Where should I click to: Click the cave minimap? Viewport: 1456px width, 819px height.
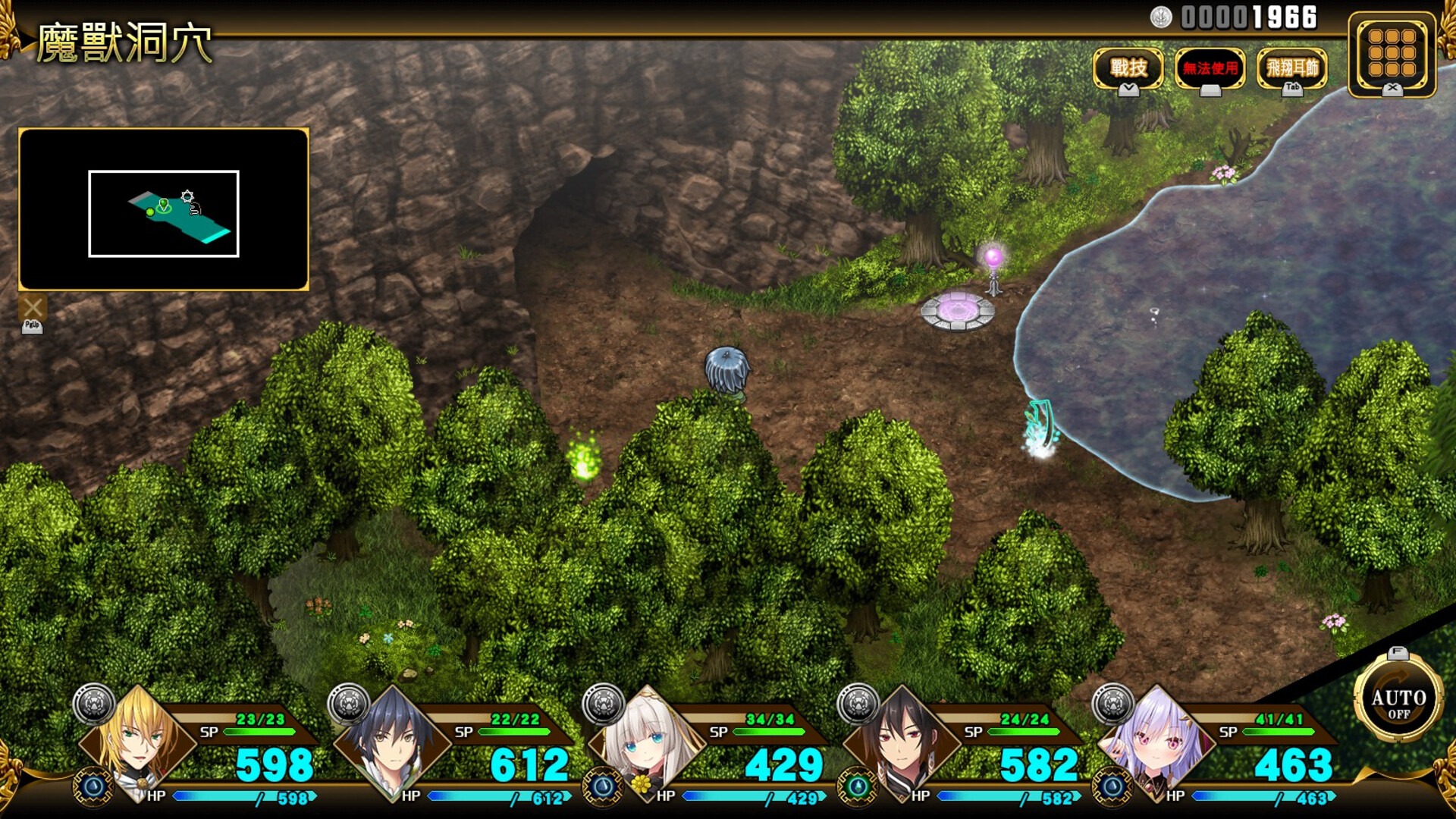click(164, 210)
